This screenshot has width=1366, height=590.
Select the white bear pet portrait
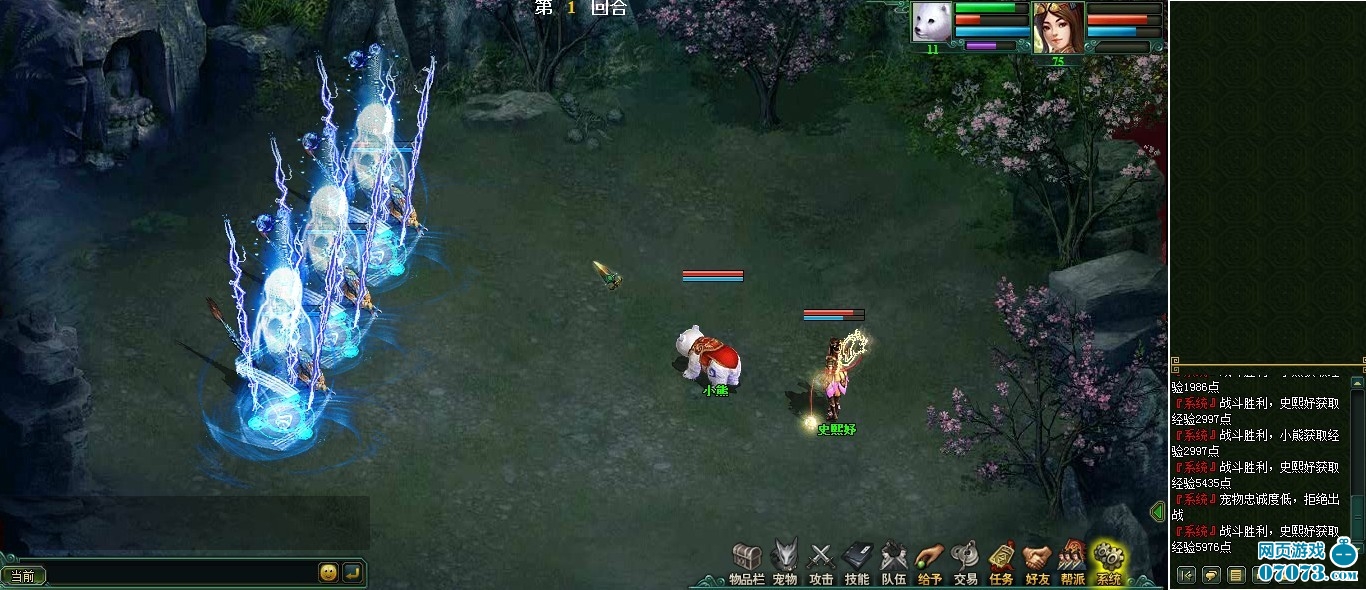931,22
